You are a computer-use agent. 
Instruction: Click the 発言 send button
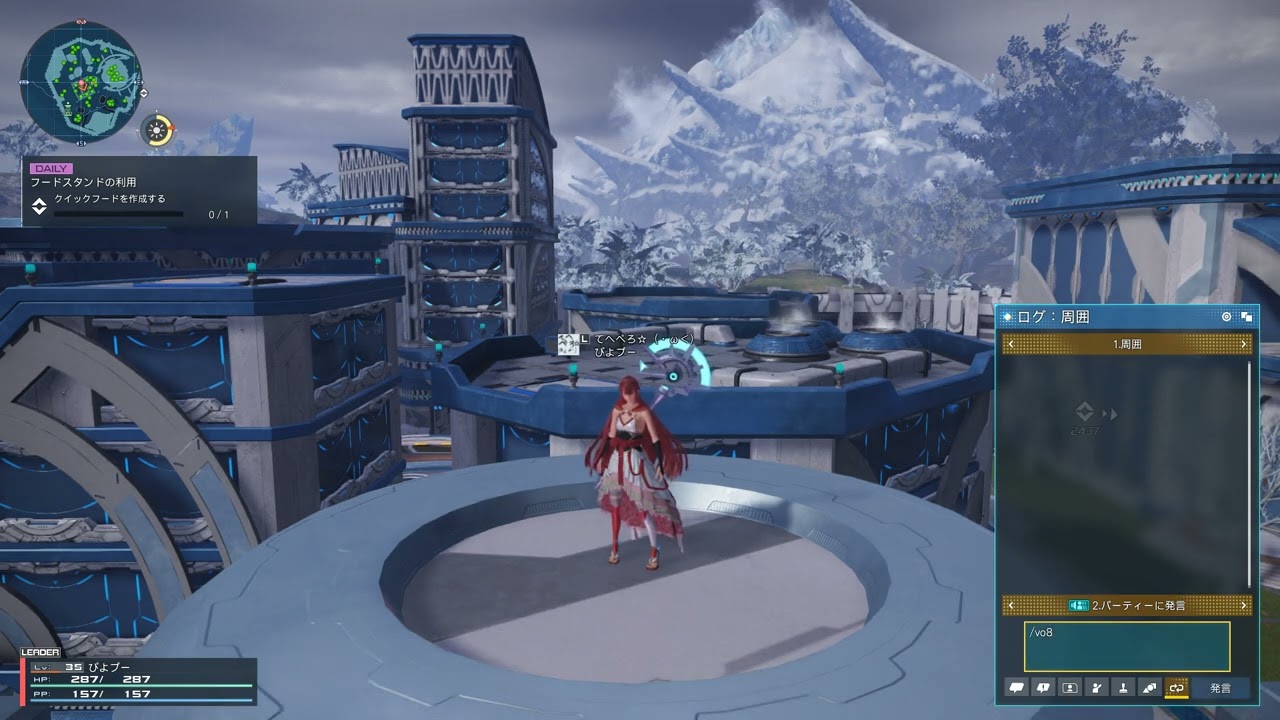point(1220,688)
